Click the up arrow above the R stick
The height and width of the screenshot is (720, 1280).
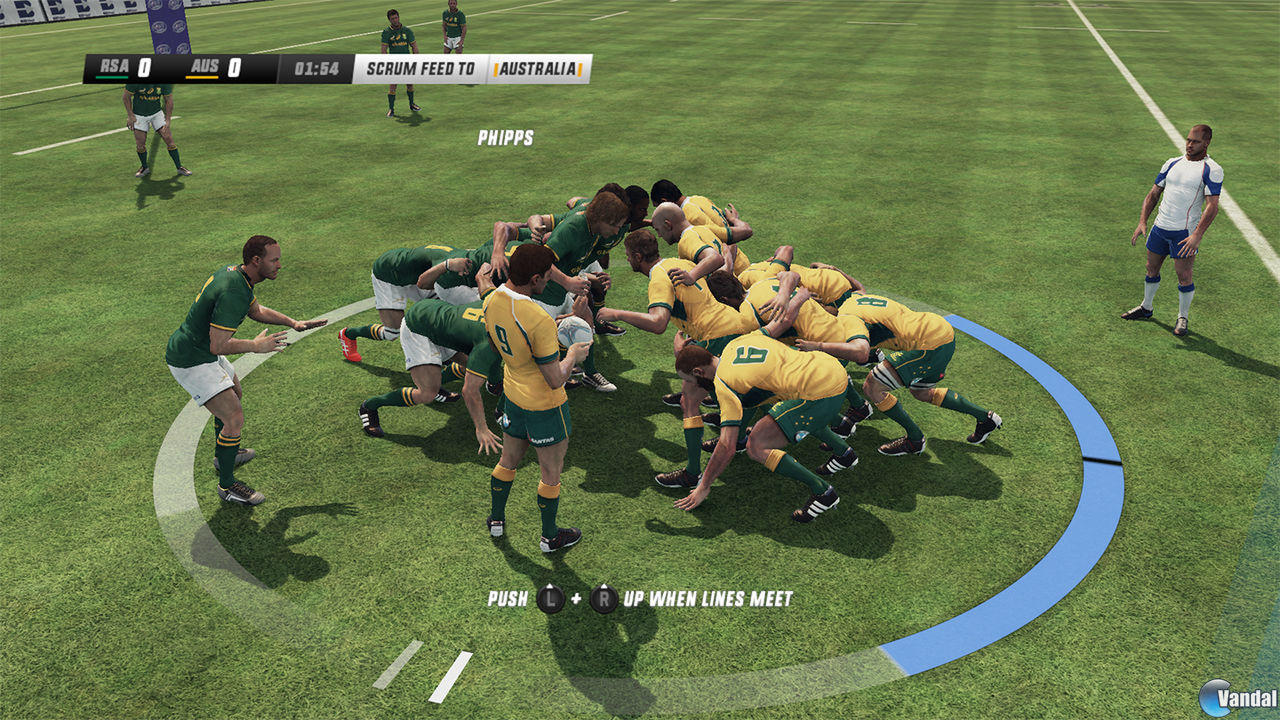[604, 586]
